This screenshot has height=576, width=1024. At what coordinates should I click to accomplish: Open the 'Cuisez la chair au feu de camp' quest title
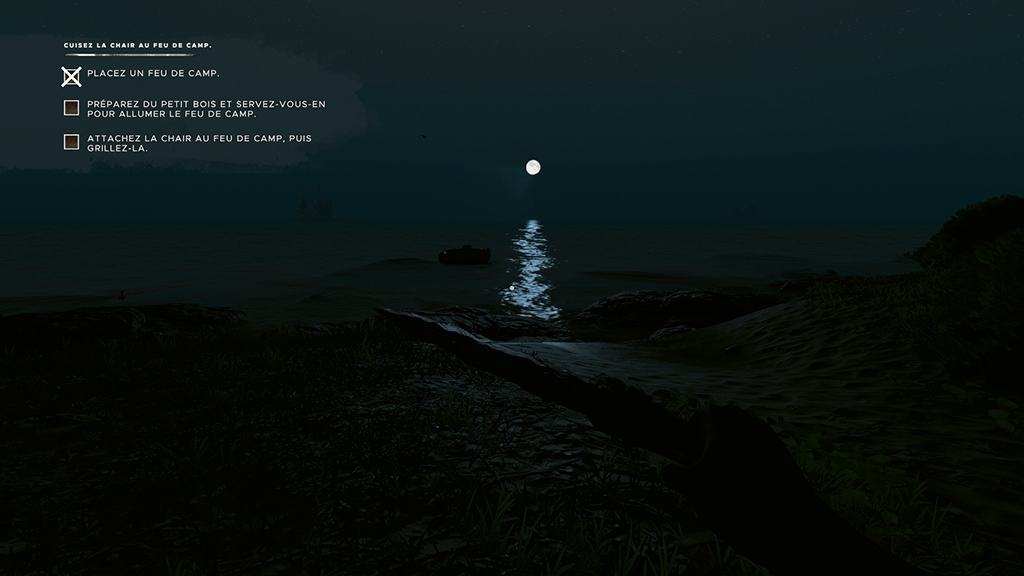coord(138,46)
